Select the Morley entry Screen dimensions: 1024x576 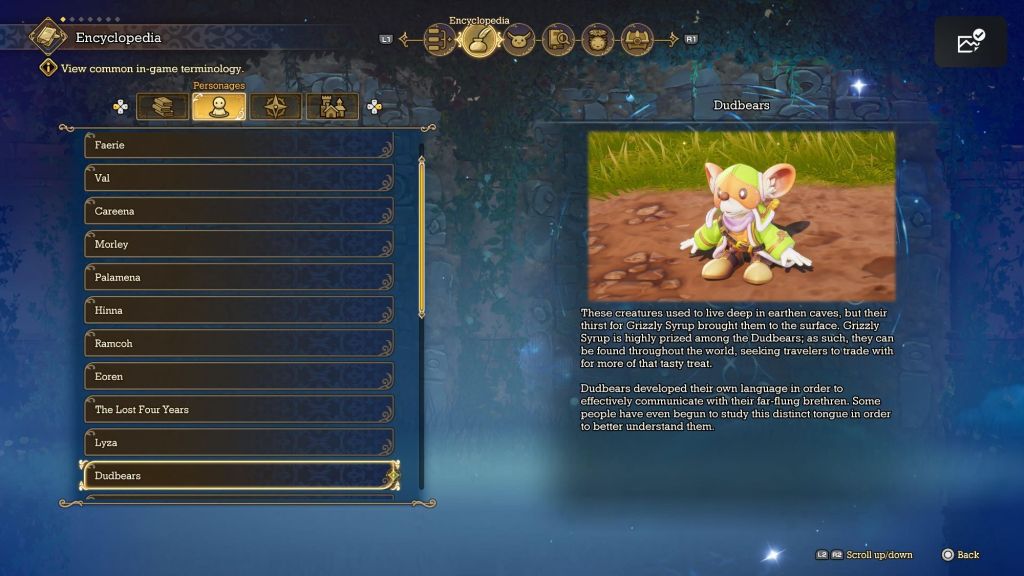238,244
